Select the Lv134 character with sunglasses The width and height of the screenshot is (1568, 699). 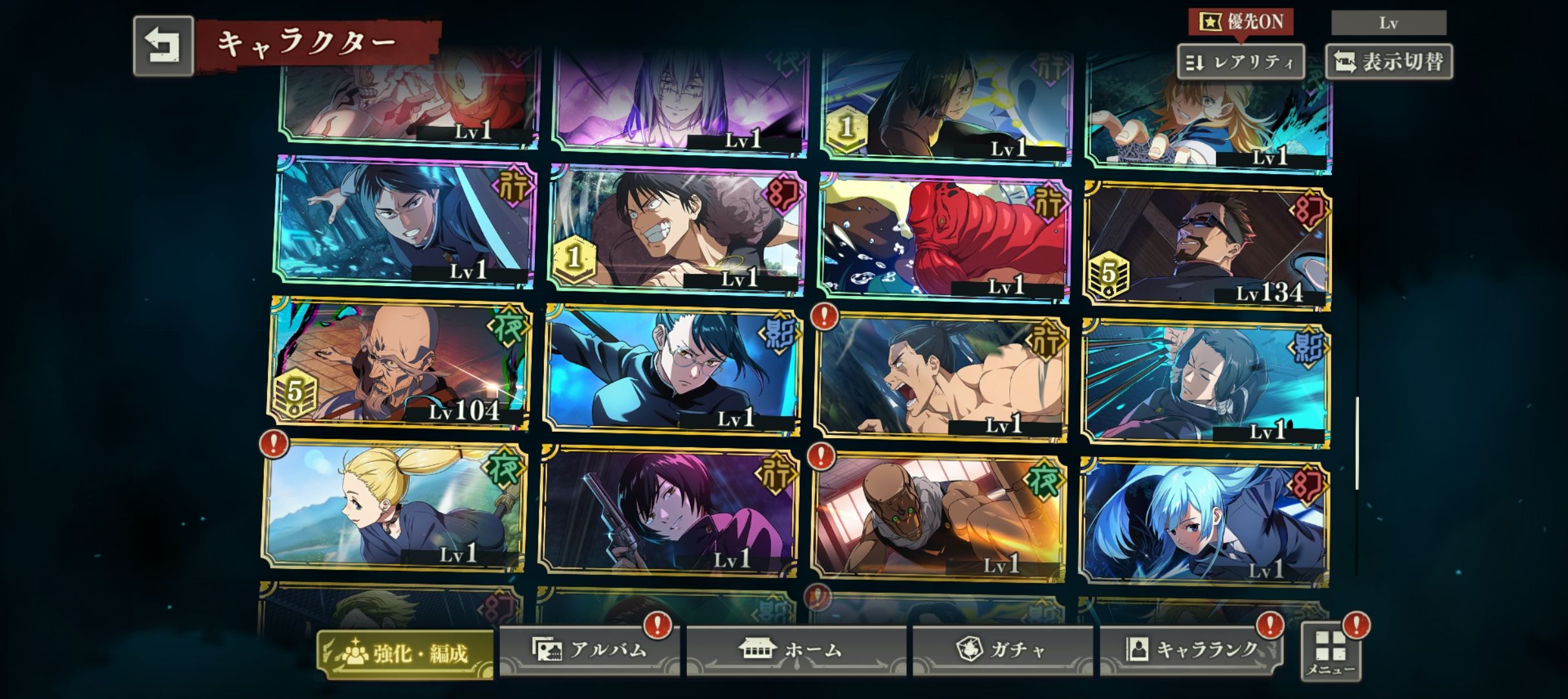click(x=1207, y=246)
